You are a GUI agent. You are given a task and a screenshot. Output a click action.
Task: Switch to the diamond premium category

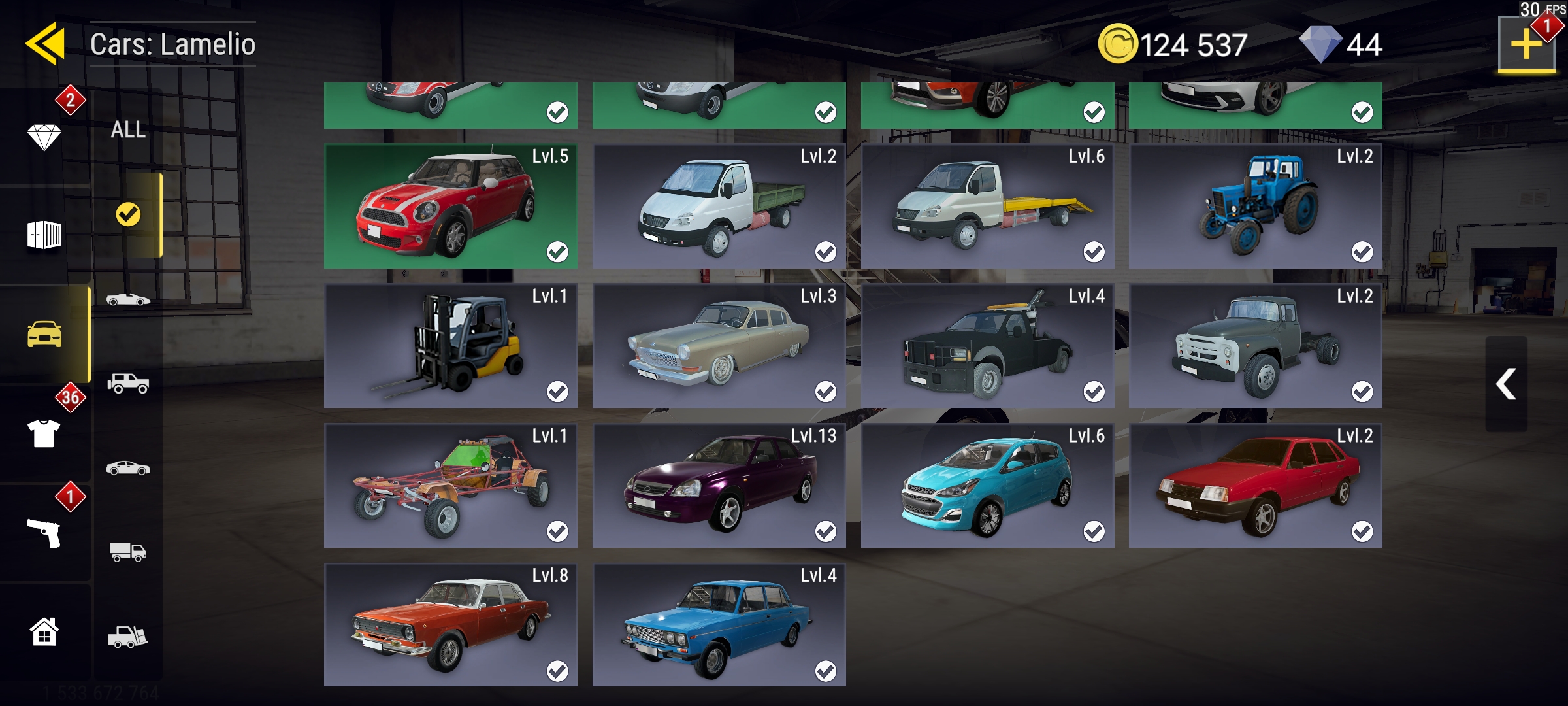click(x=44, y=137)
